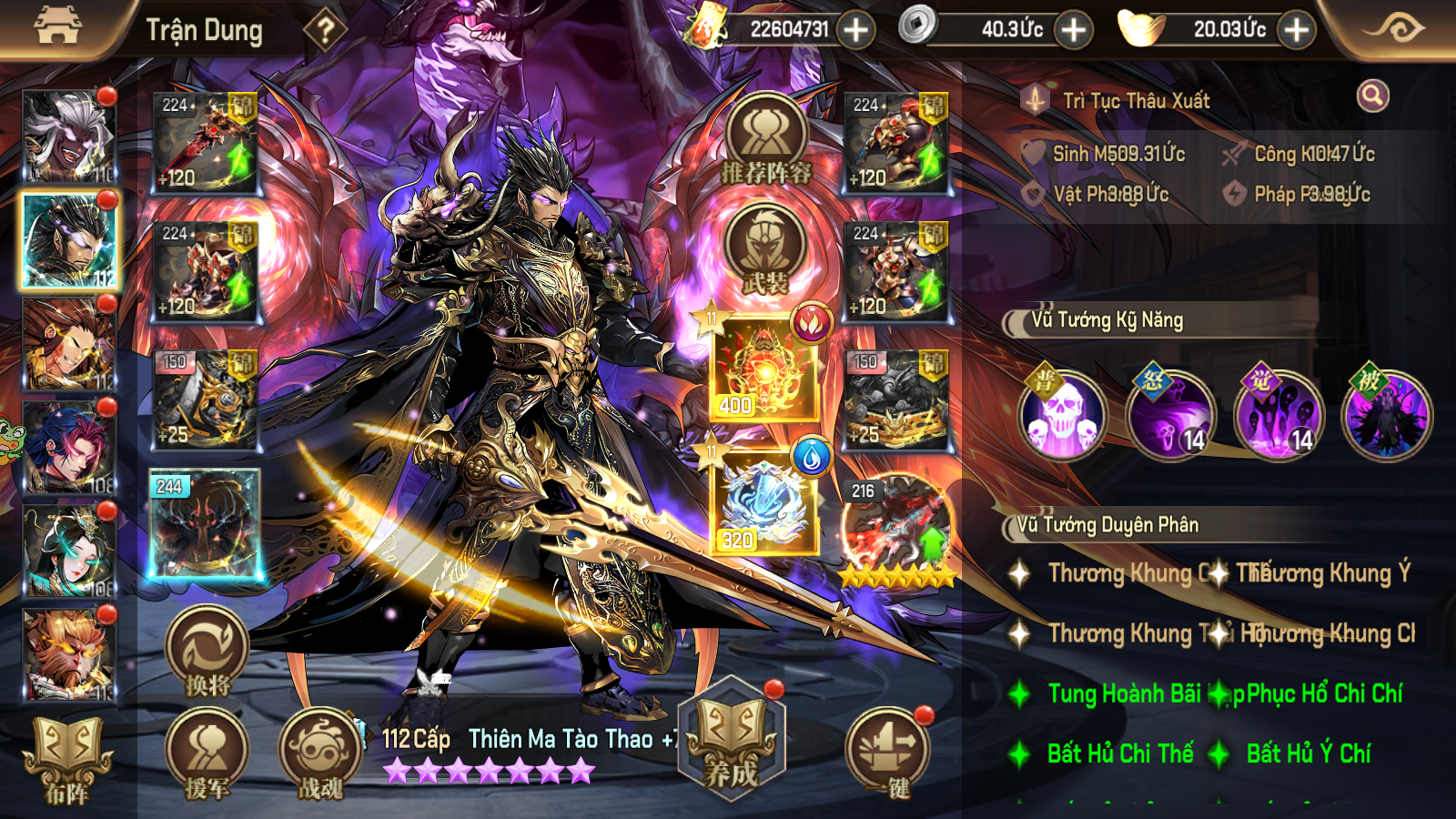Add more gold ingot currency
Screen dimensions: 1456x819
tap(1296, 30)
